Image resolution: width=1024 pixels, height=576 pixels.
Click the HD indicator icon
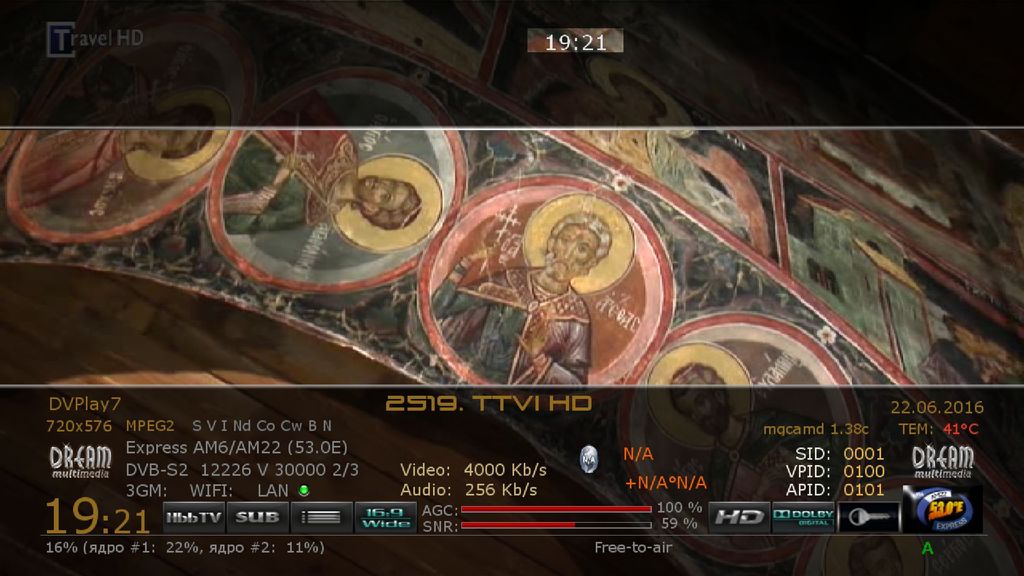[x=739, y=517]
